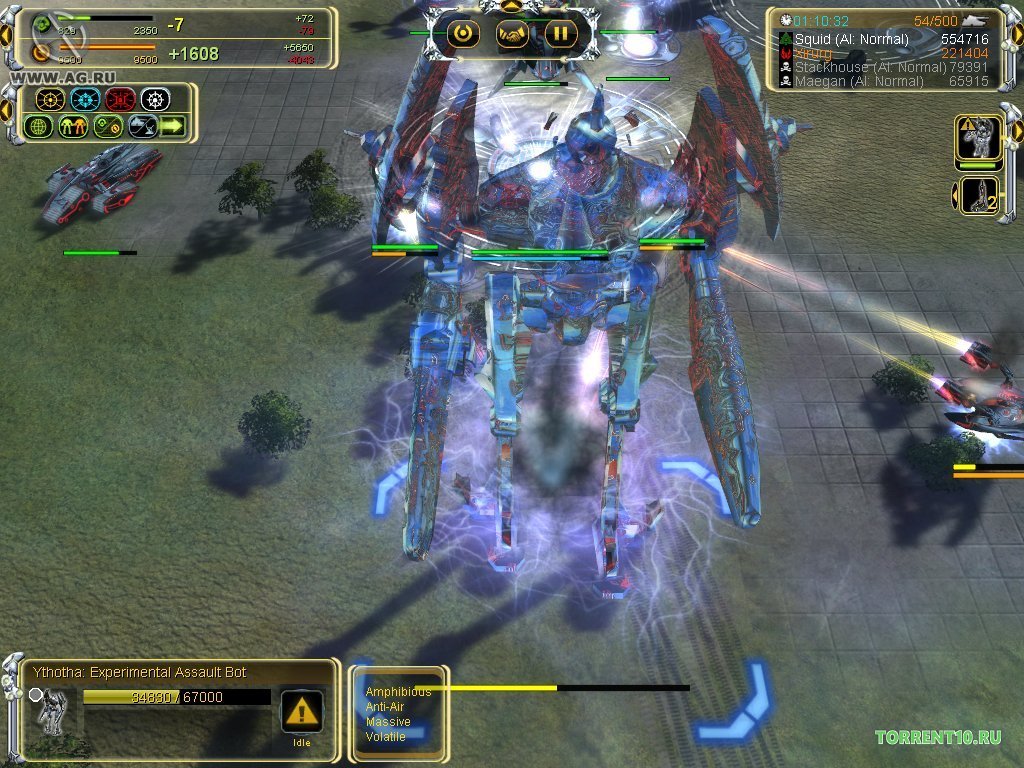Select the idle commander avatar icon
1024x768 pixels.
980,137
